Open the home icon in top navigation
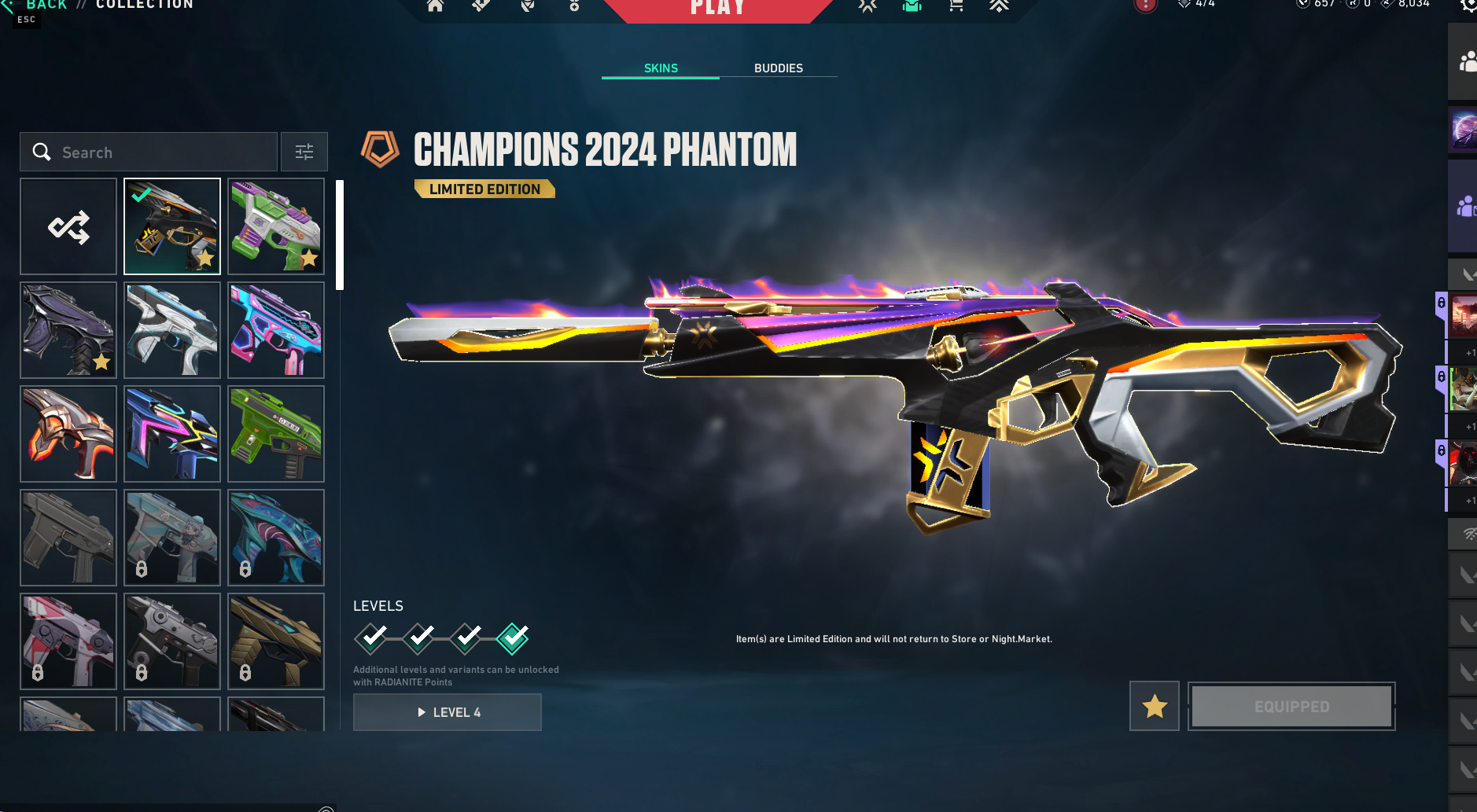Screen dimensions: 1477x812 435,6
